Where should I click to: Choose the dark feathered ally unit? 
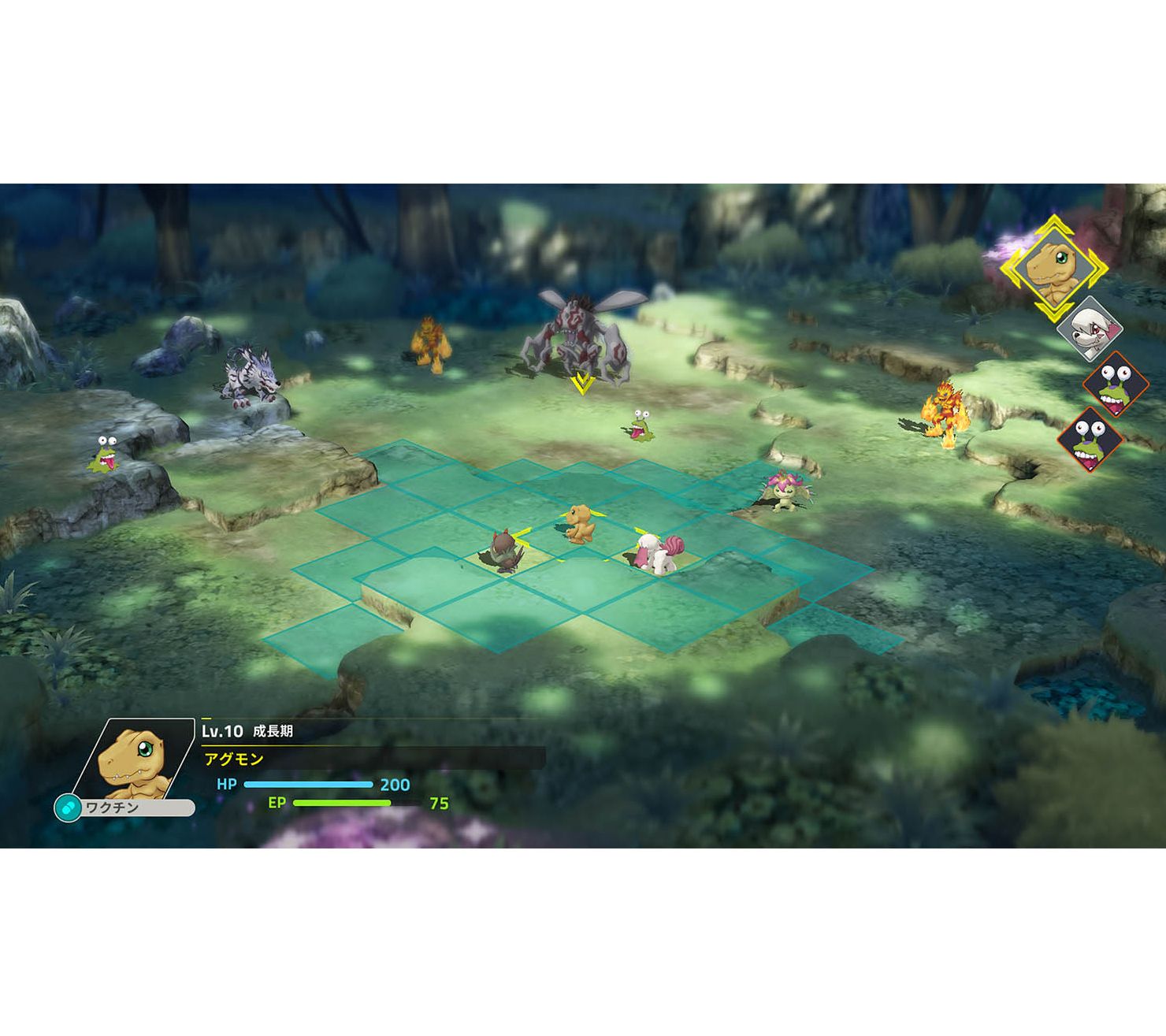coord(502,550)
